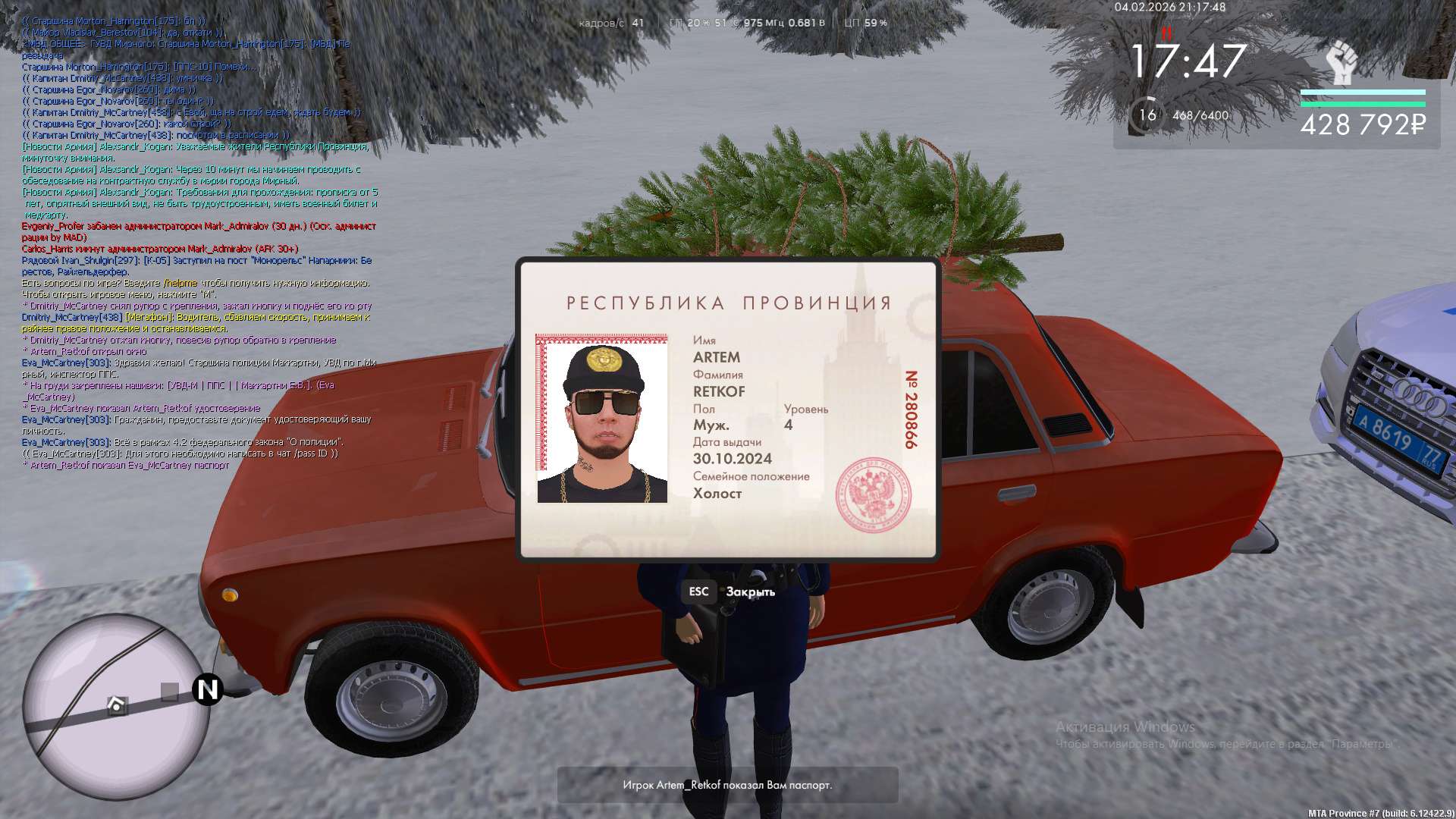Select the house marker on the minimap

(116, 706)
